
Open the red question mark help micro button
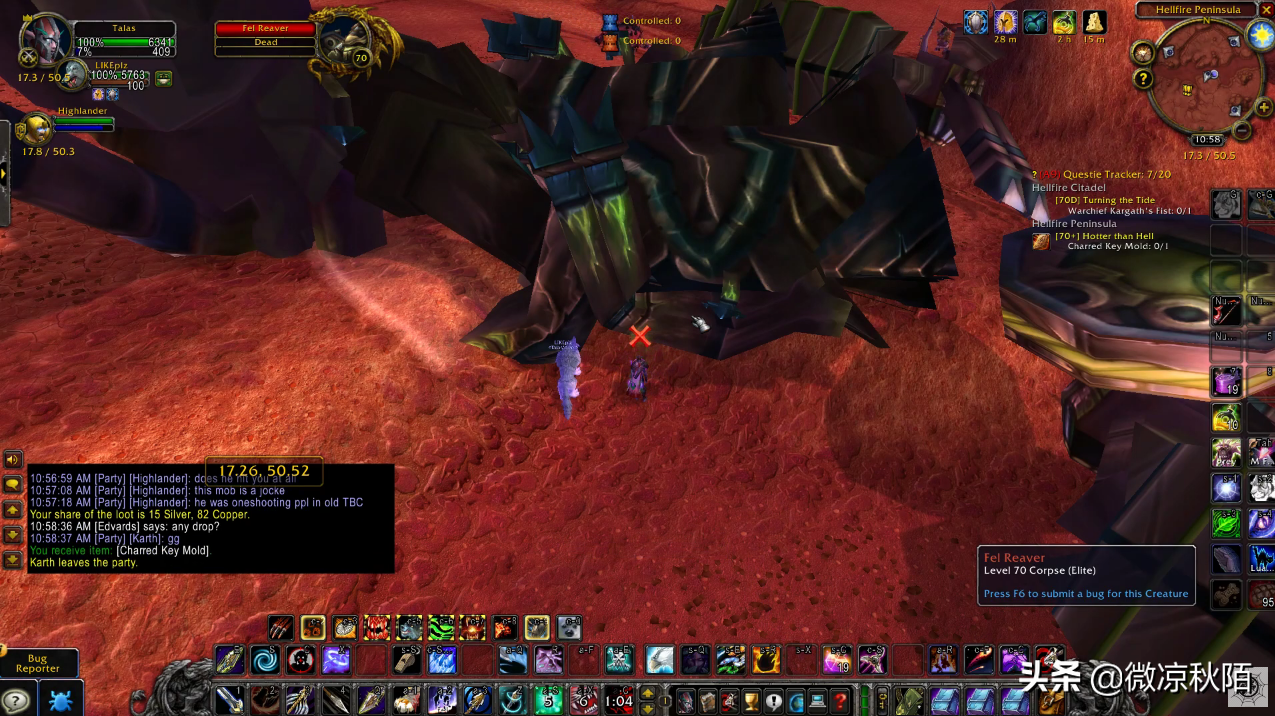841,700
